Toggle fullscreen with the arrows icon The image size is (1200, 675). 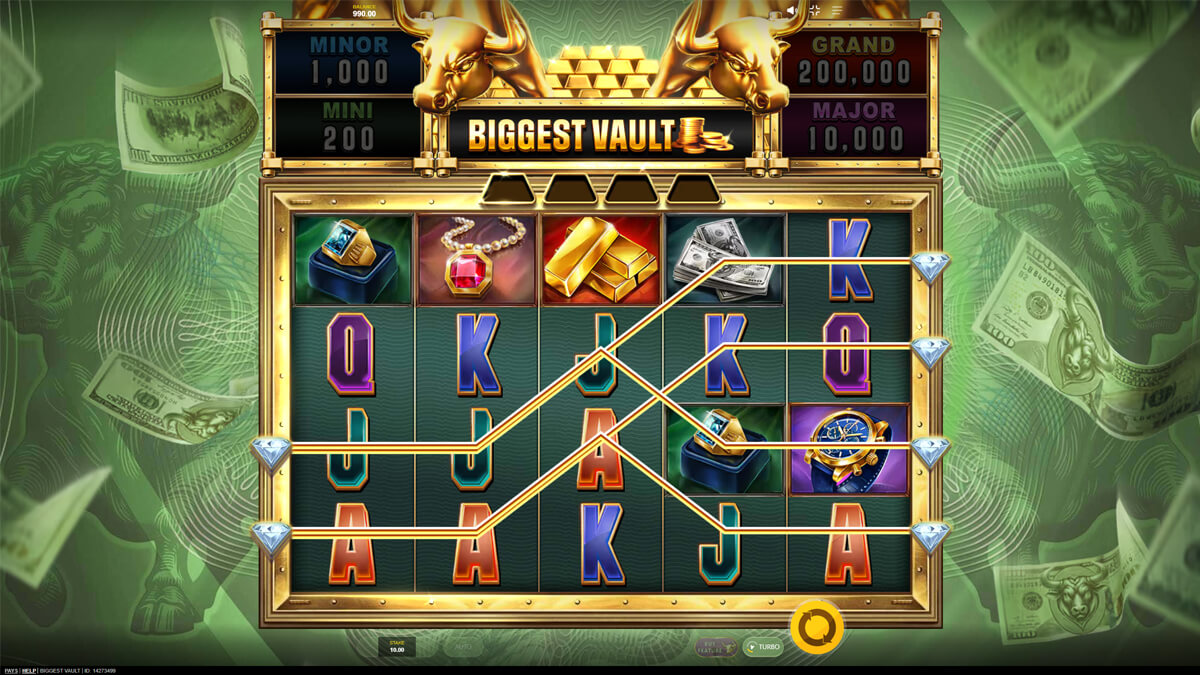click(x=815, y=10)
